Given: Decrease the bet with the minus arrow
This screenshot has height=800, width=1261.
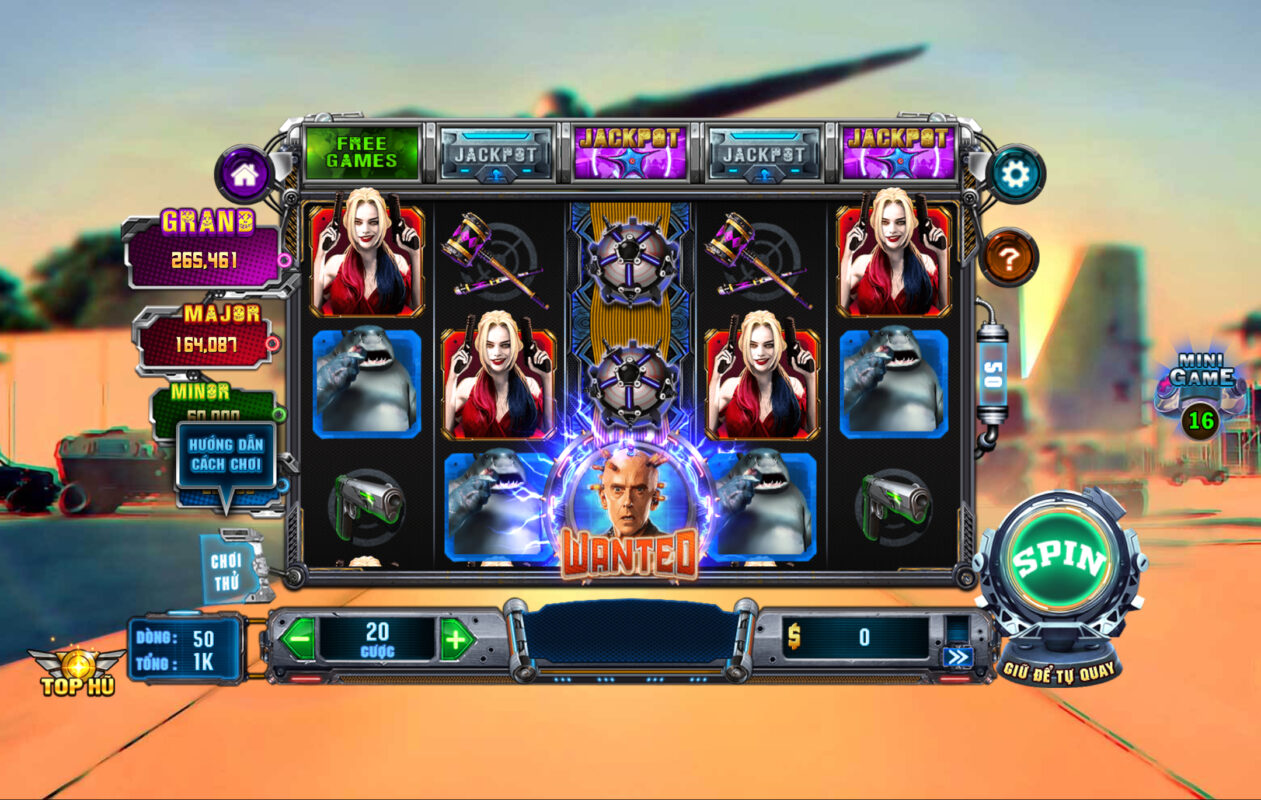Looking at the screenshot, I should point(298,638).
